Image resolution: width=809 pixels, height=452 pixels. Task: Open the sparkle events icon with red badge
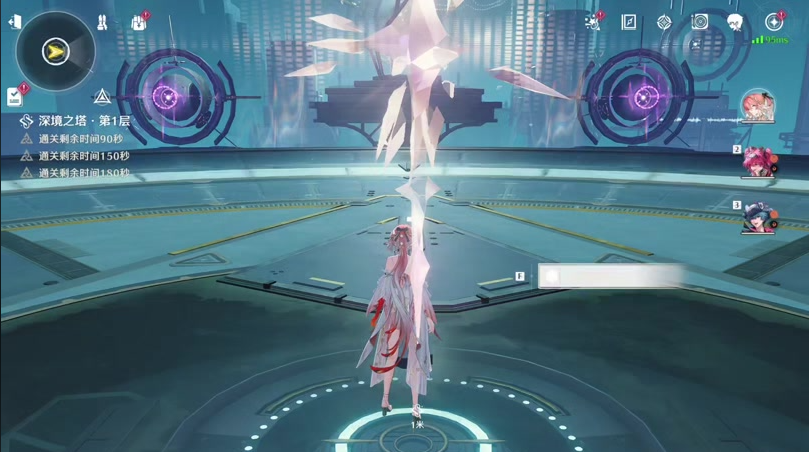593,22
